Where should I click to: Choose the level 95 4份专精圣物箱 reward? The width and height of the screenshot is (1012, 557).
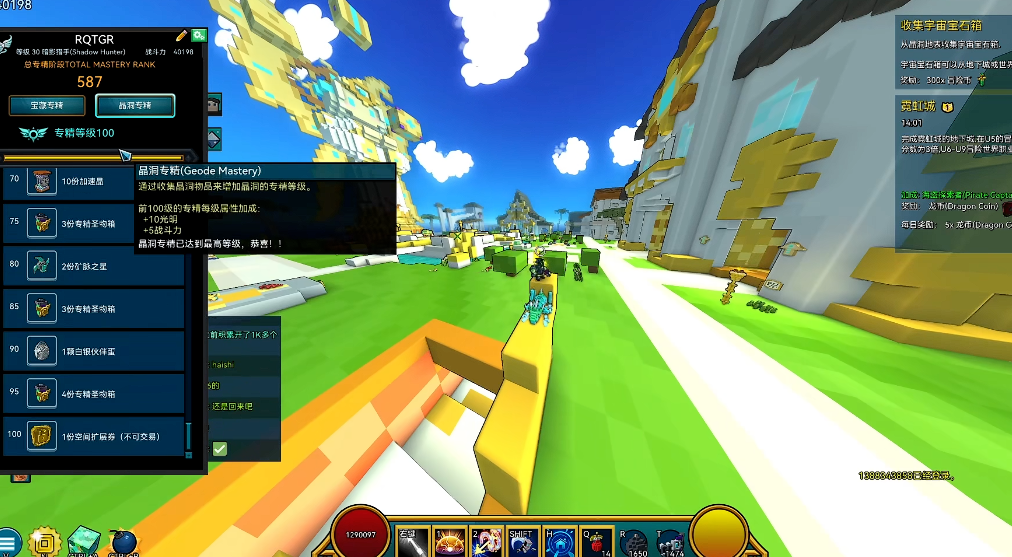(x=94, y=393)
